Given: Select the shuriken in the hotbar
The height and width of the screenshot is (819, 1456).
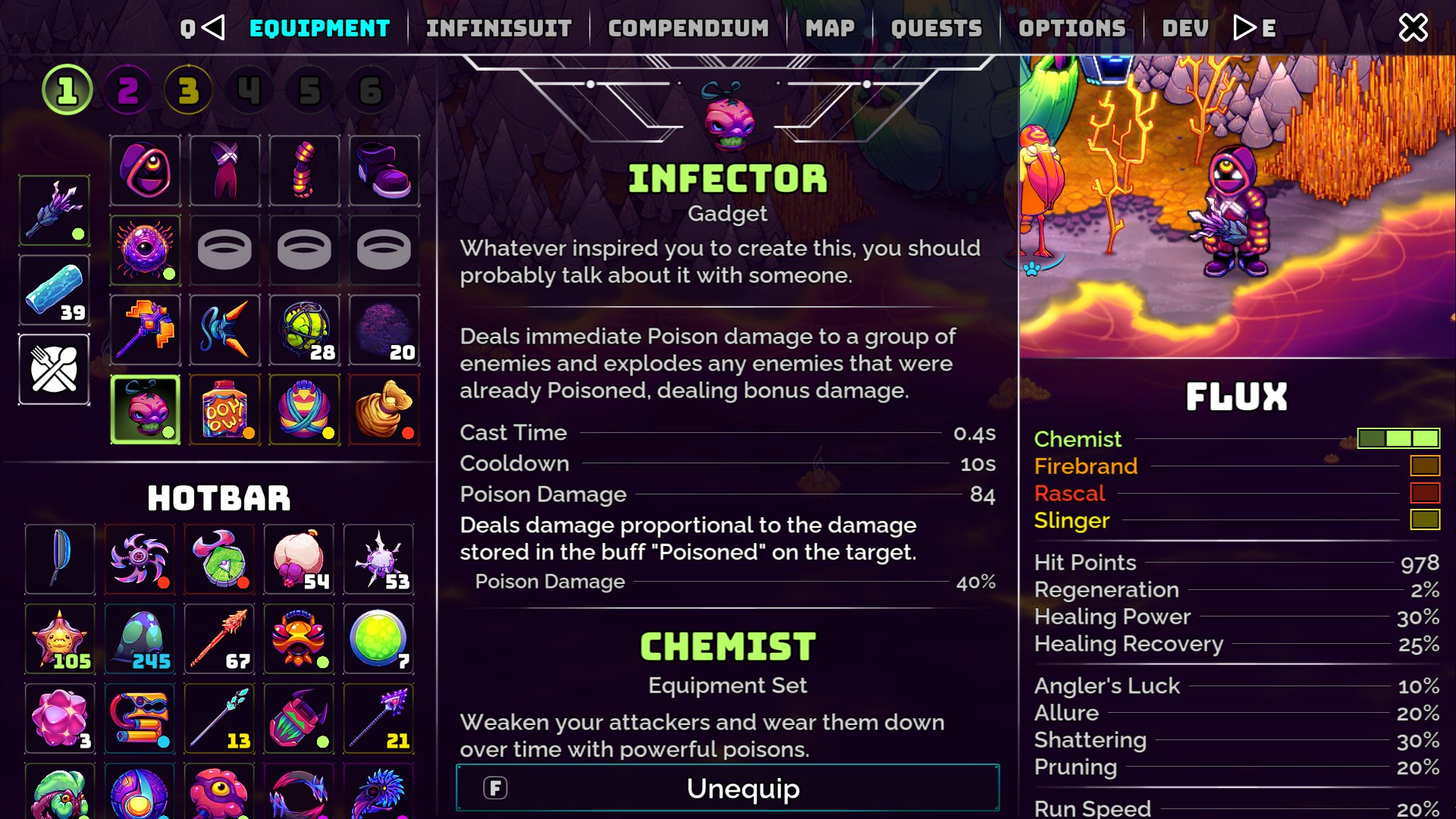Looking at the screenshot, I should (140, 559).
